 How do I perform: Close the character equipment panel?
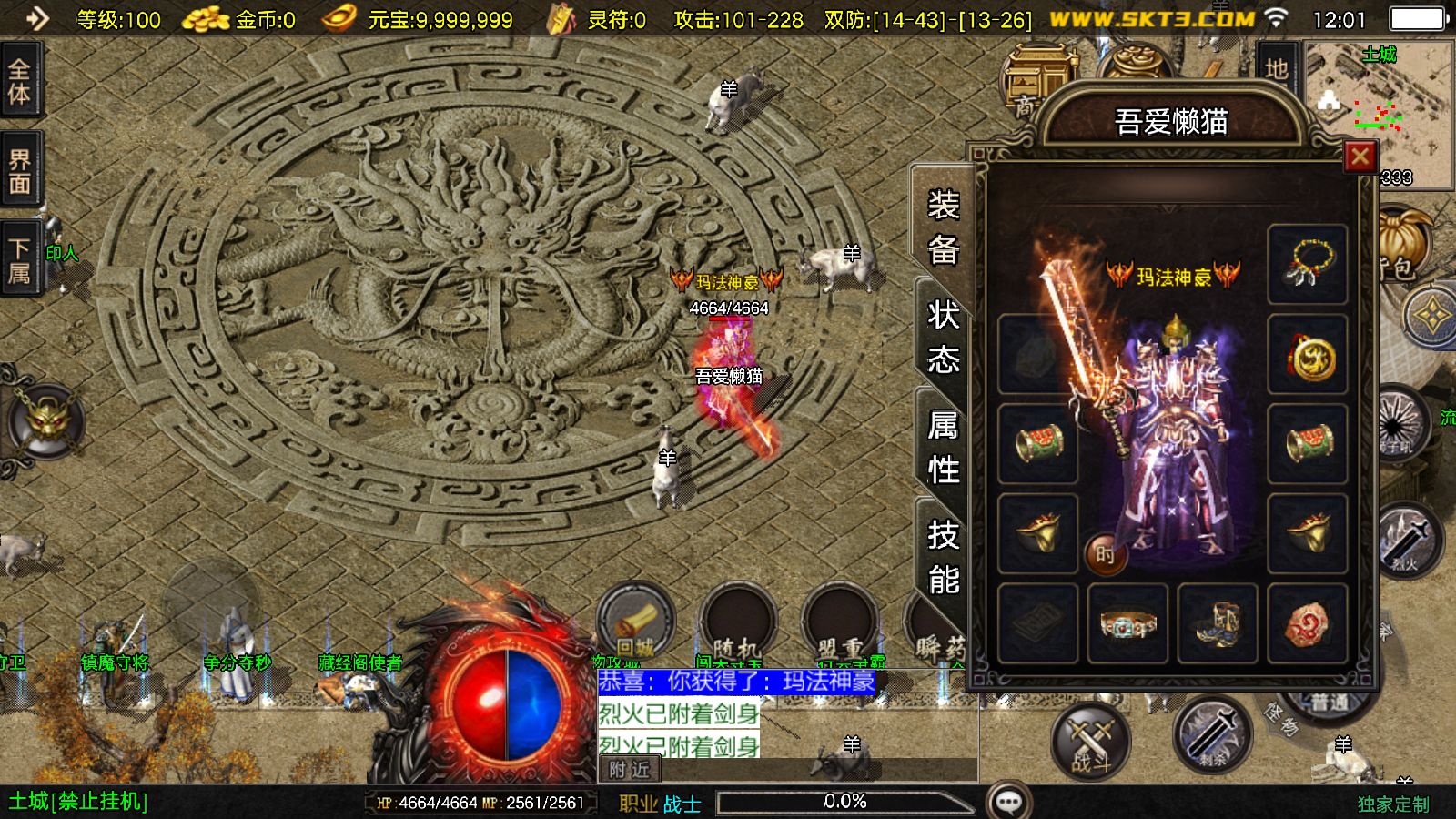1360,157
